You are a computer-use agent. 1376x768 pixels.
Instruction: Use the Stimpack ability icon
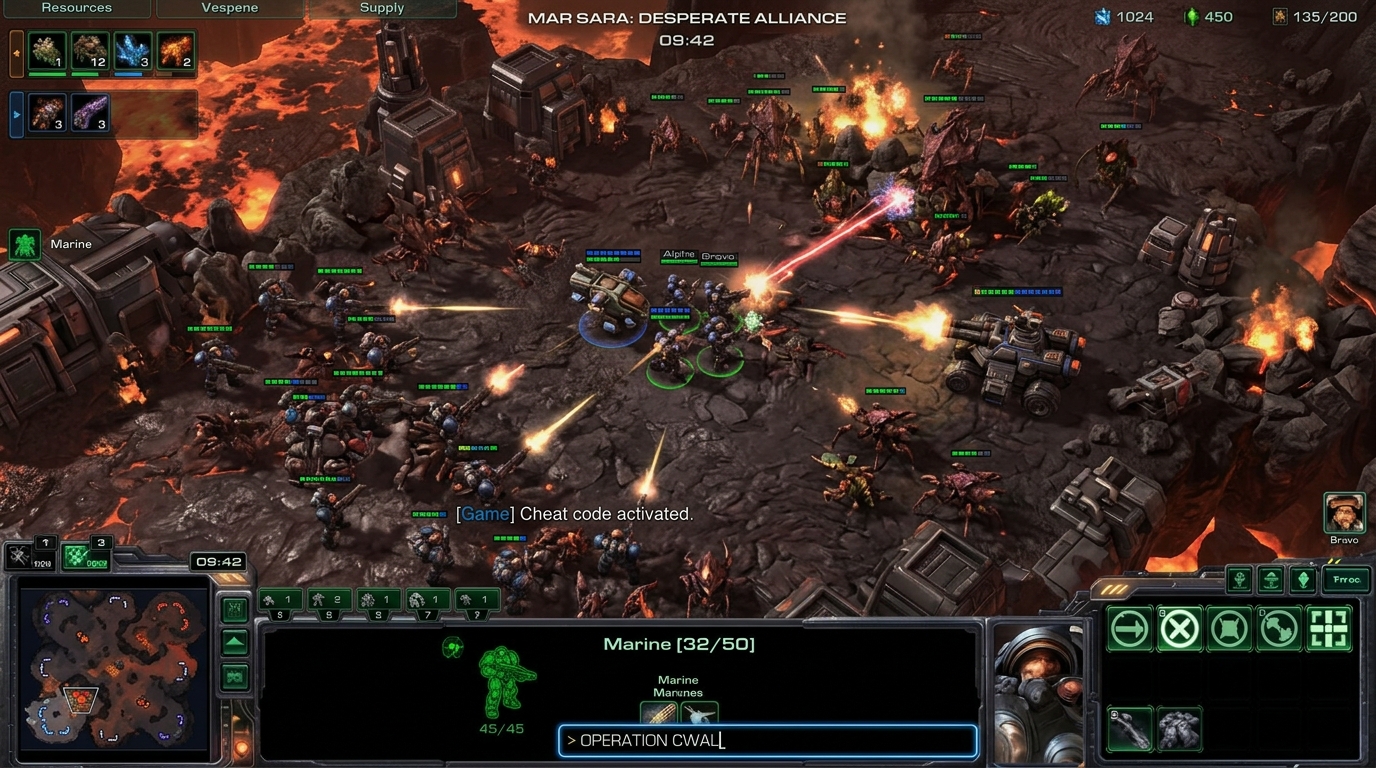(1129, 728)
